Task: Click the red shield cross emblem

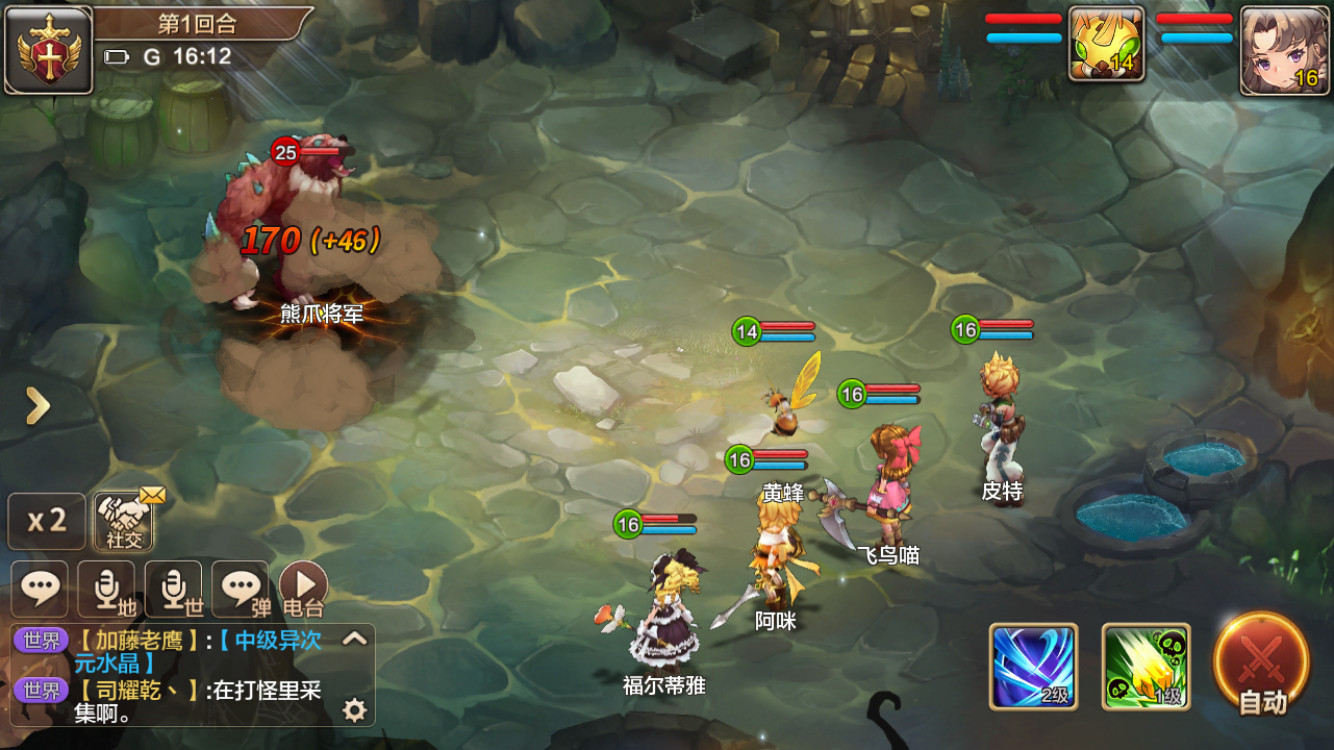Action: [x=48, y=50]
